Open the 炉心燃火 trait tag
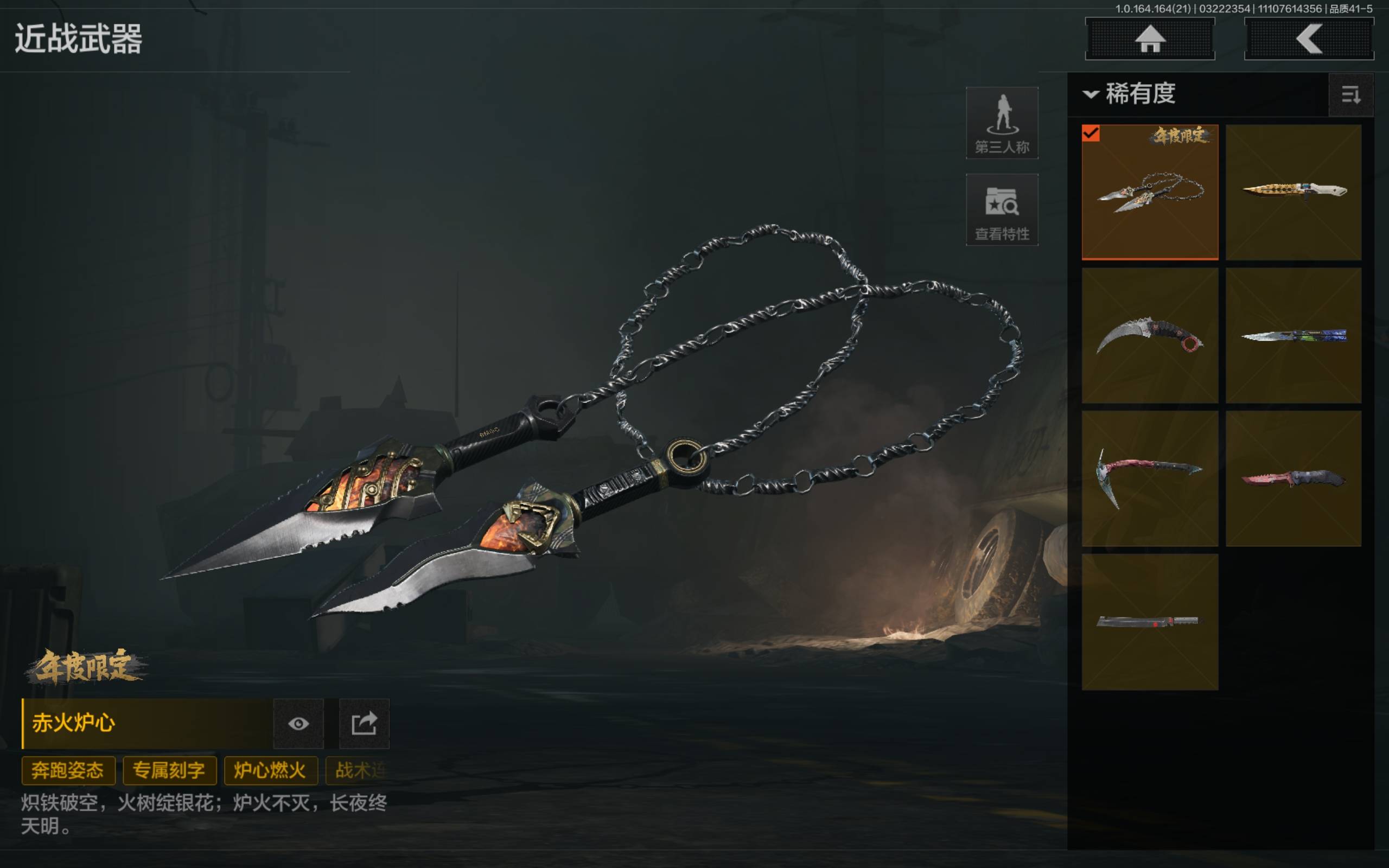The image size is (1389, 868). click(270, 770)
